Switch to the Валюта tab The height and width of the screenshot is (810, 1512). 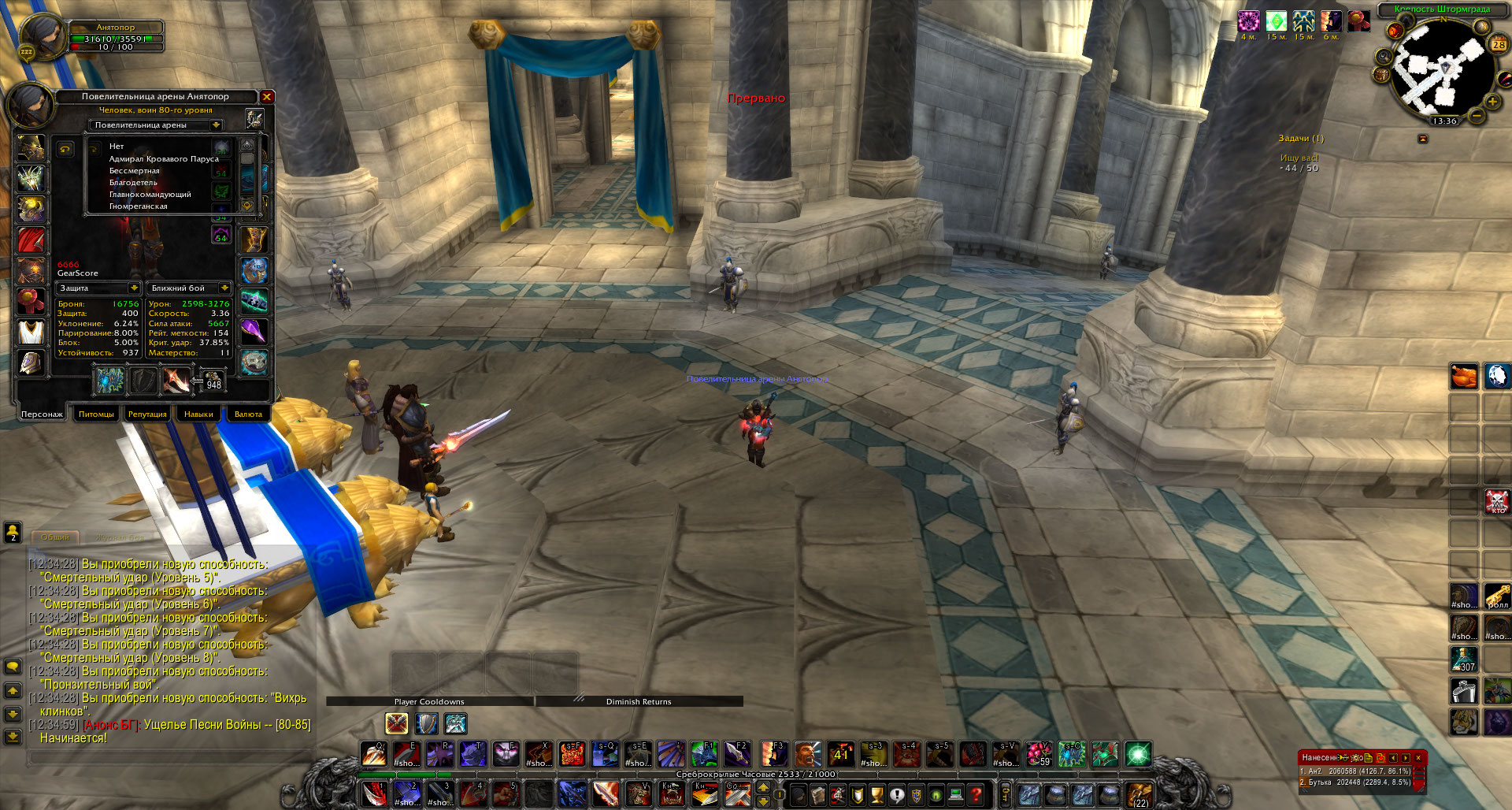coord(248,414)
